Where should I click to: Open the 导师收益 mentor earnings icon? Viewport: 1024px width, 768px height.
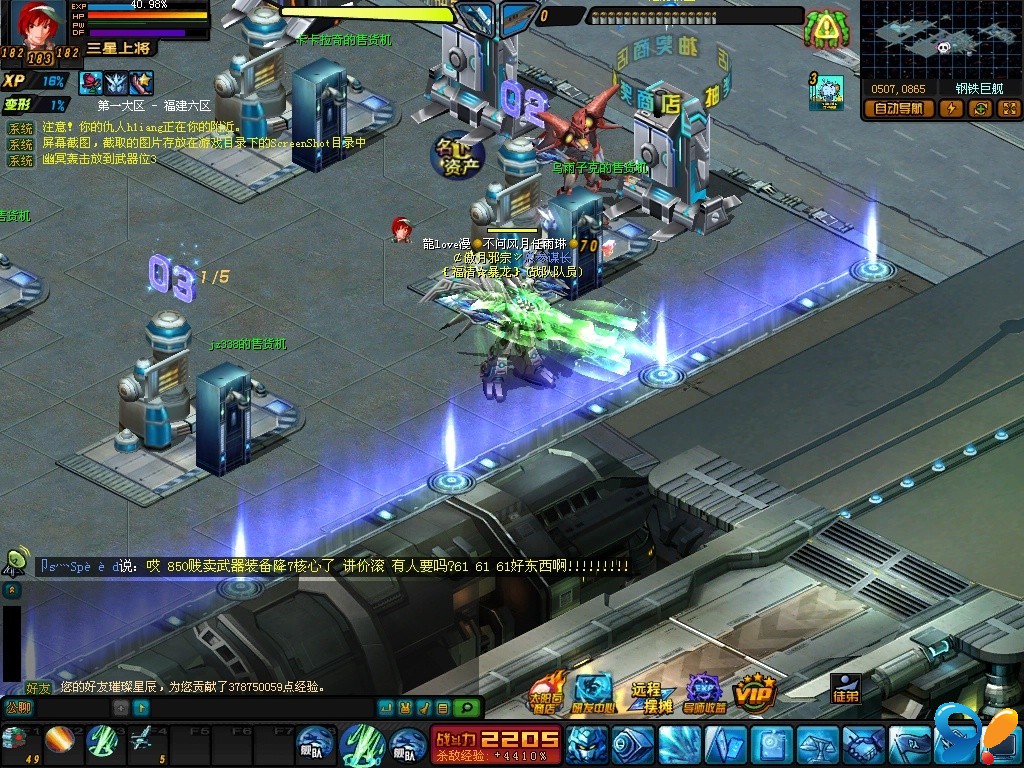[705, 692]
